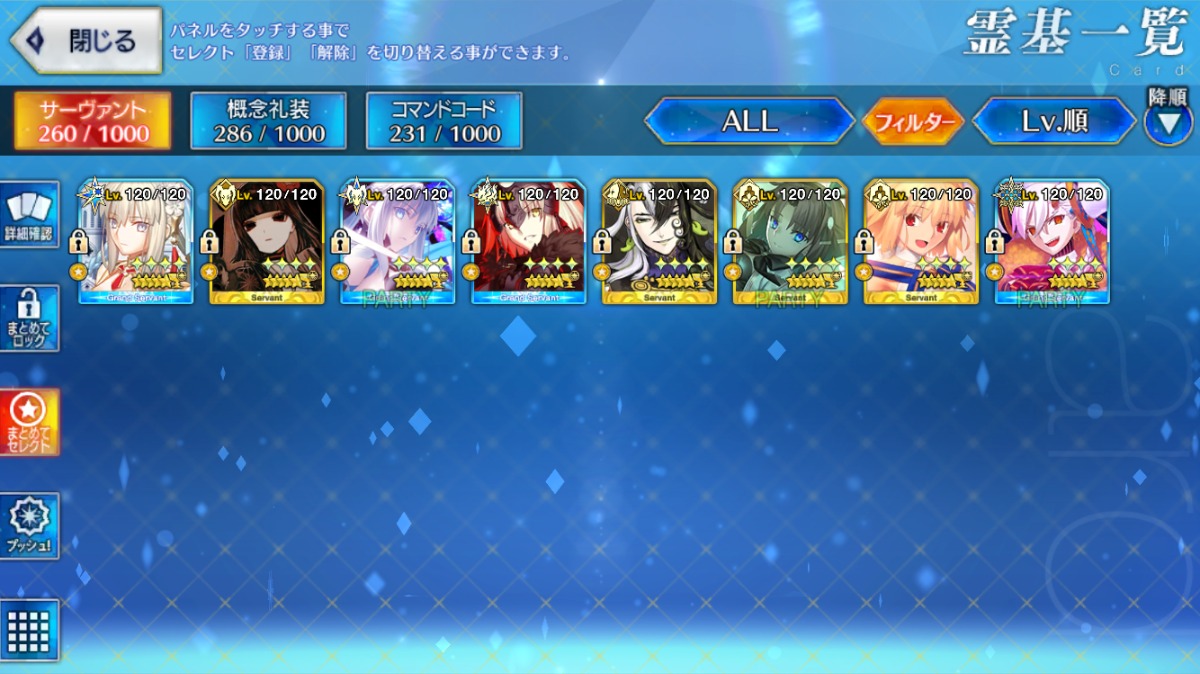Select the dark-armored servant on red background
Viewport: 1200px width, 674px height.
[529, 242]
